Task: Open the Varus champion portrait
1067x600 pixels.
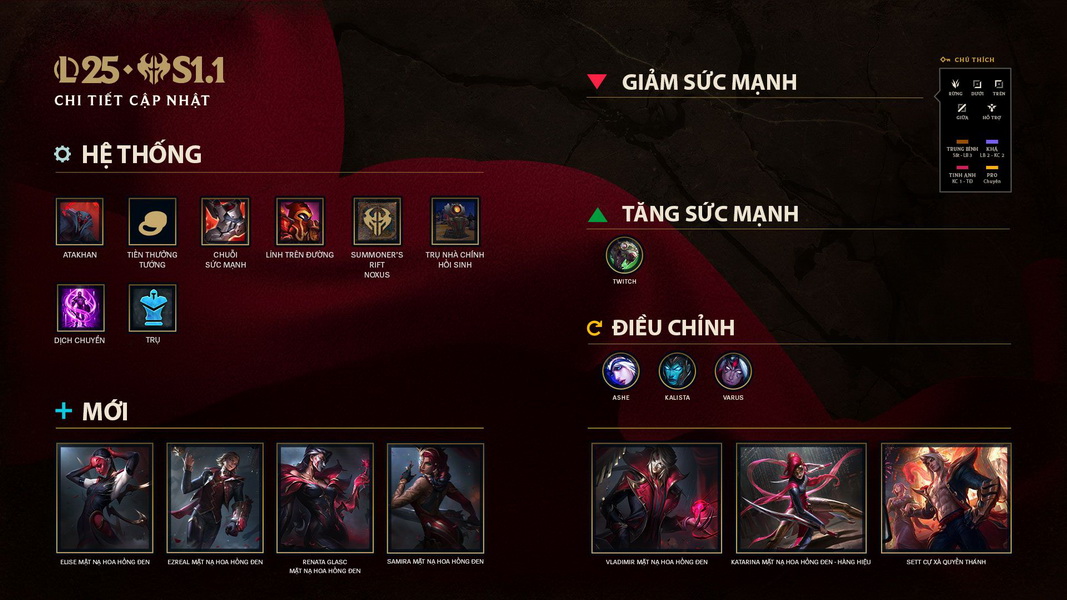Action: [x=733, y=372]
